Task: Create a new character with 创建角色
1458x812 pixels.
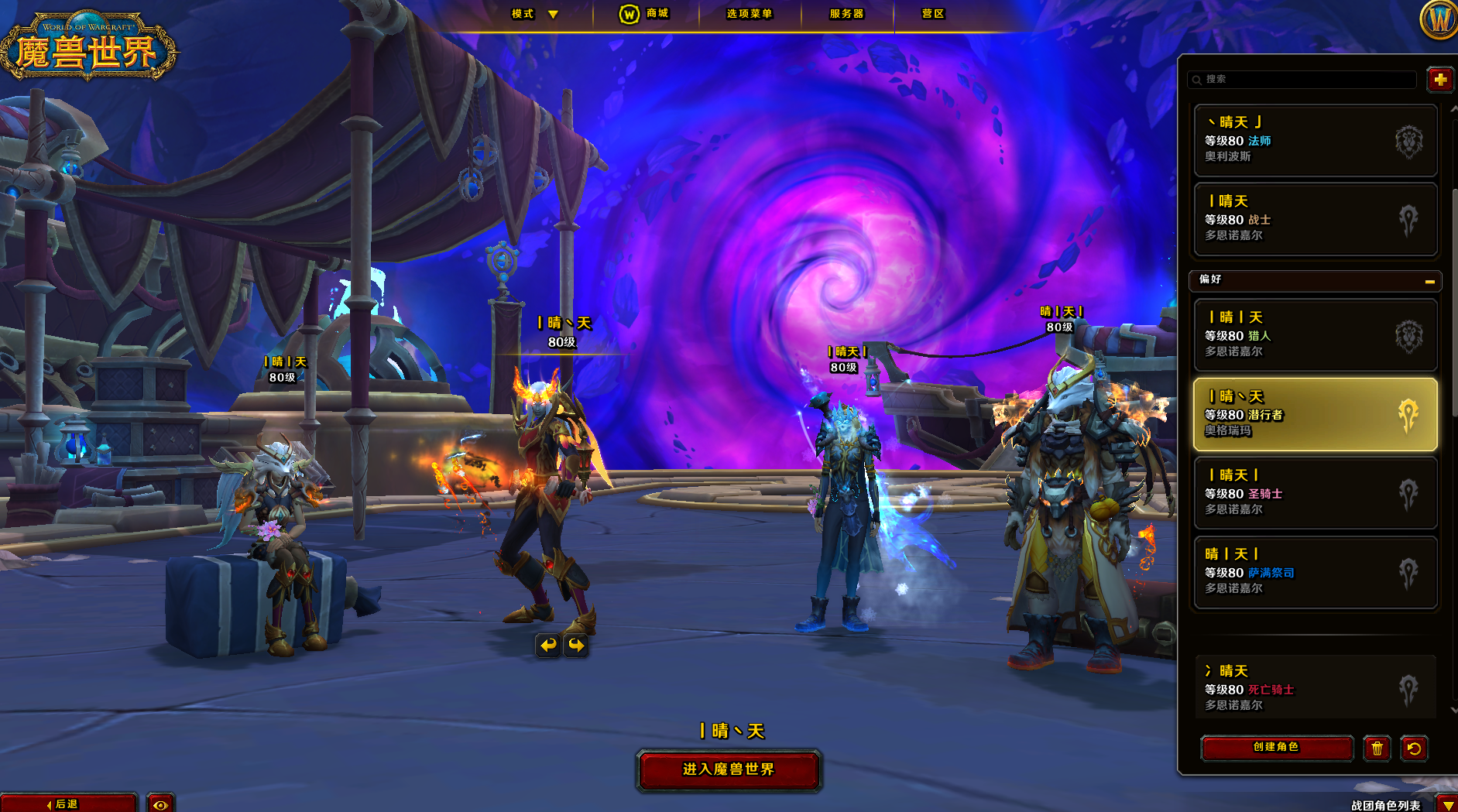Action: [1276, 748]
